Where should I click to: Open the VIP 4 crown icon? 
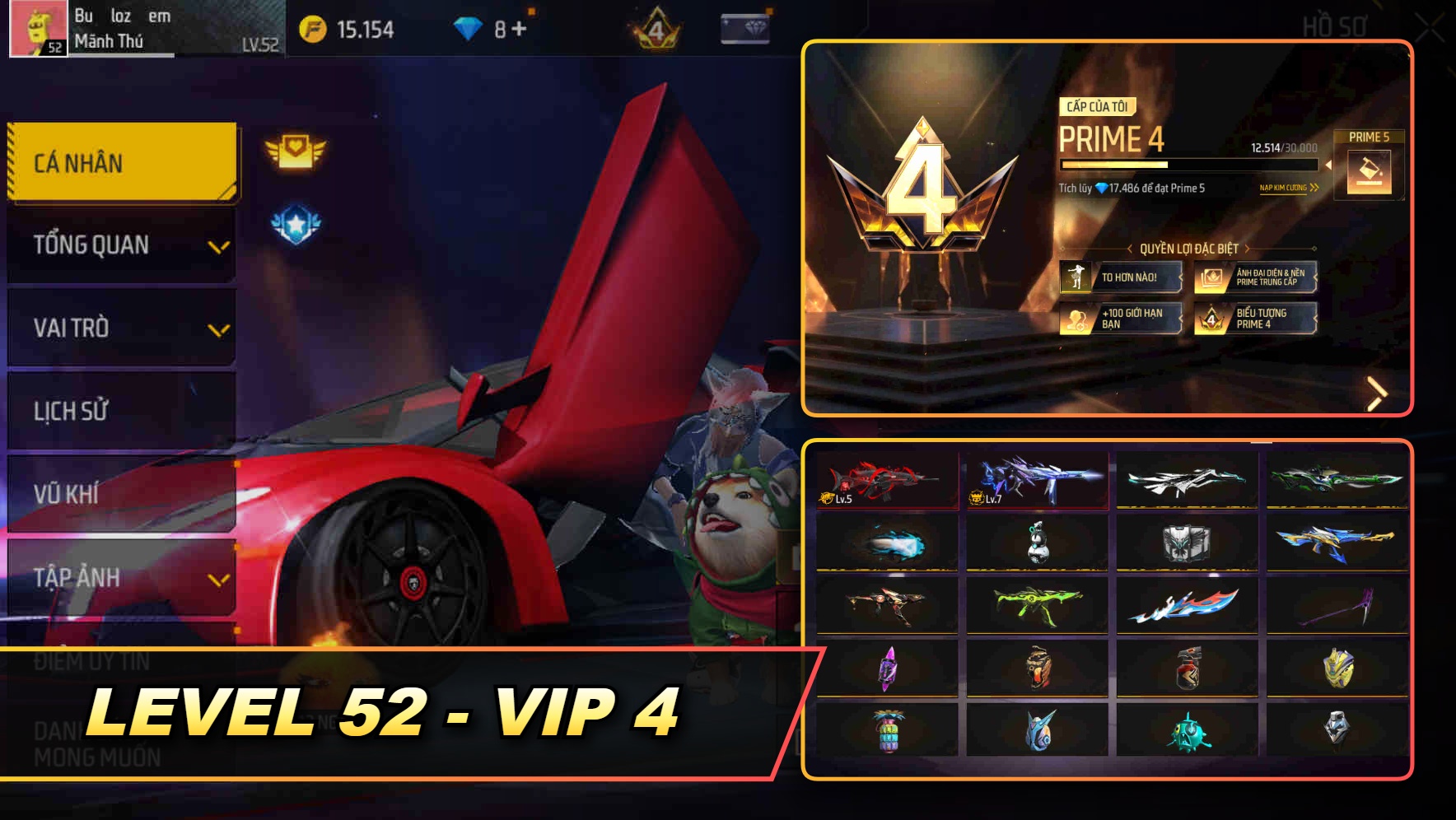click(x=655, y=26)
